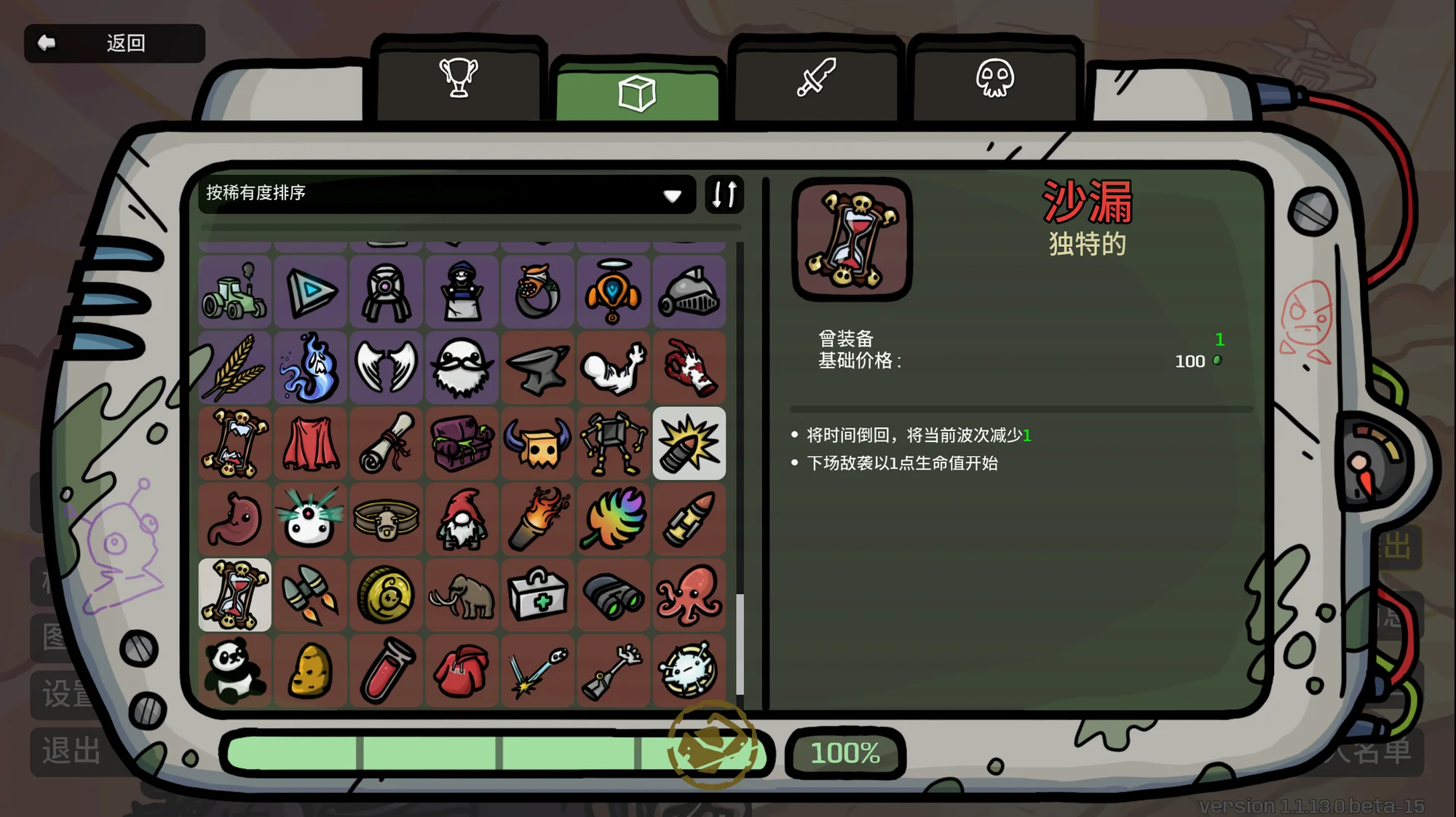Select the red gnome item

tap(462, 519)
